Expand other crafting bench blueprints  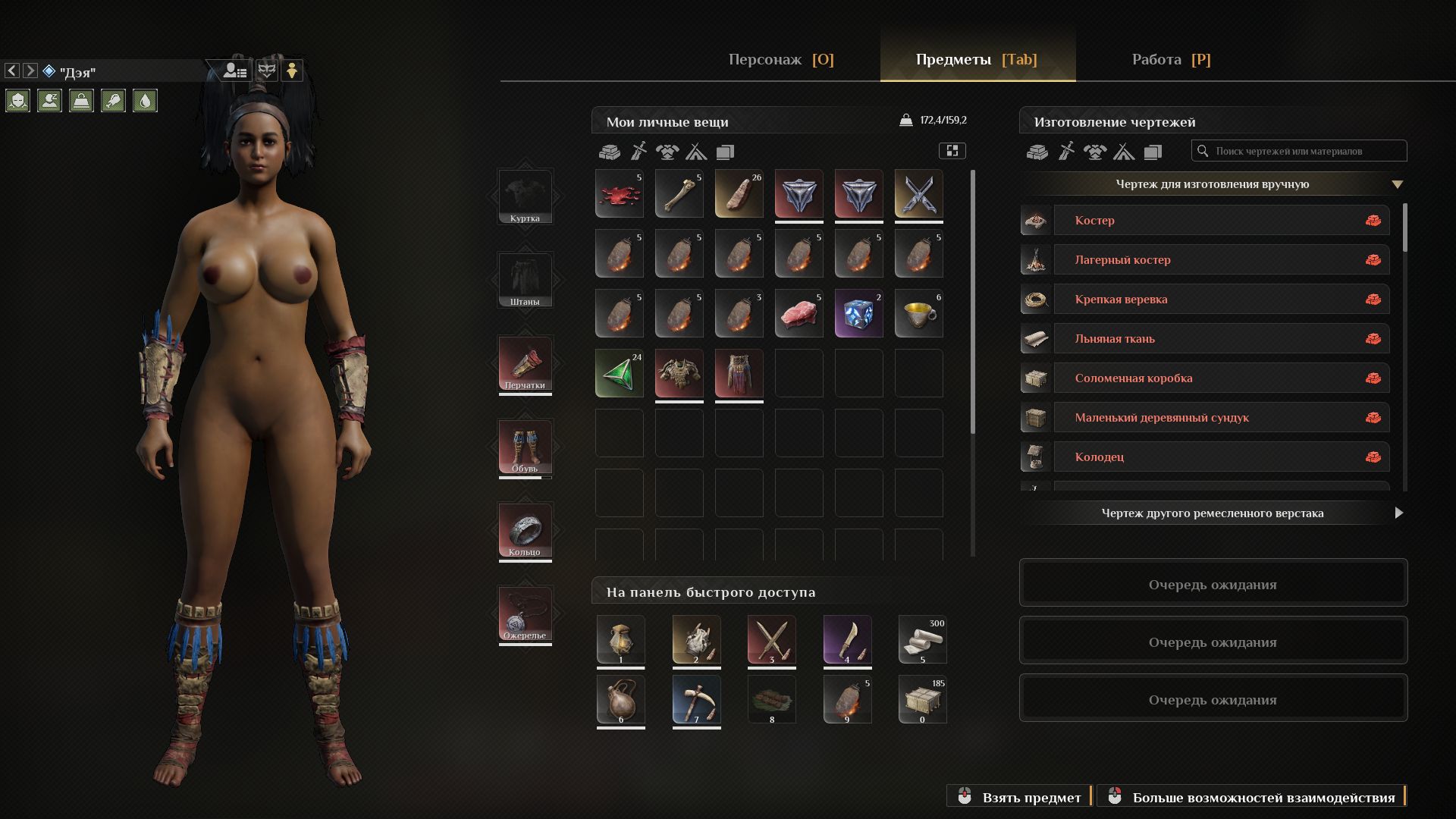click(x=1398, y=513)
